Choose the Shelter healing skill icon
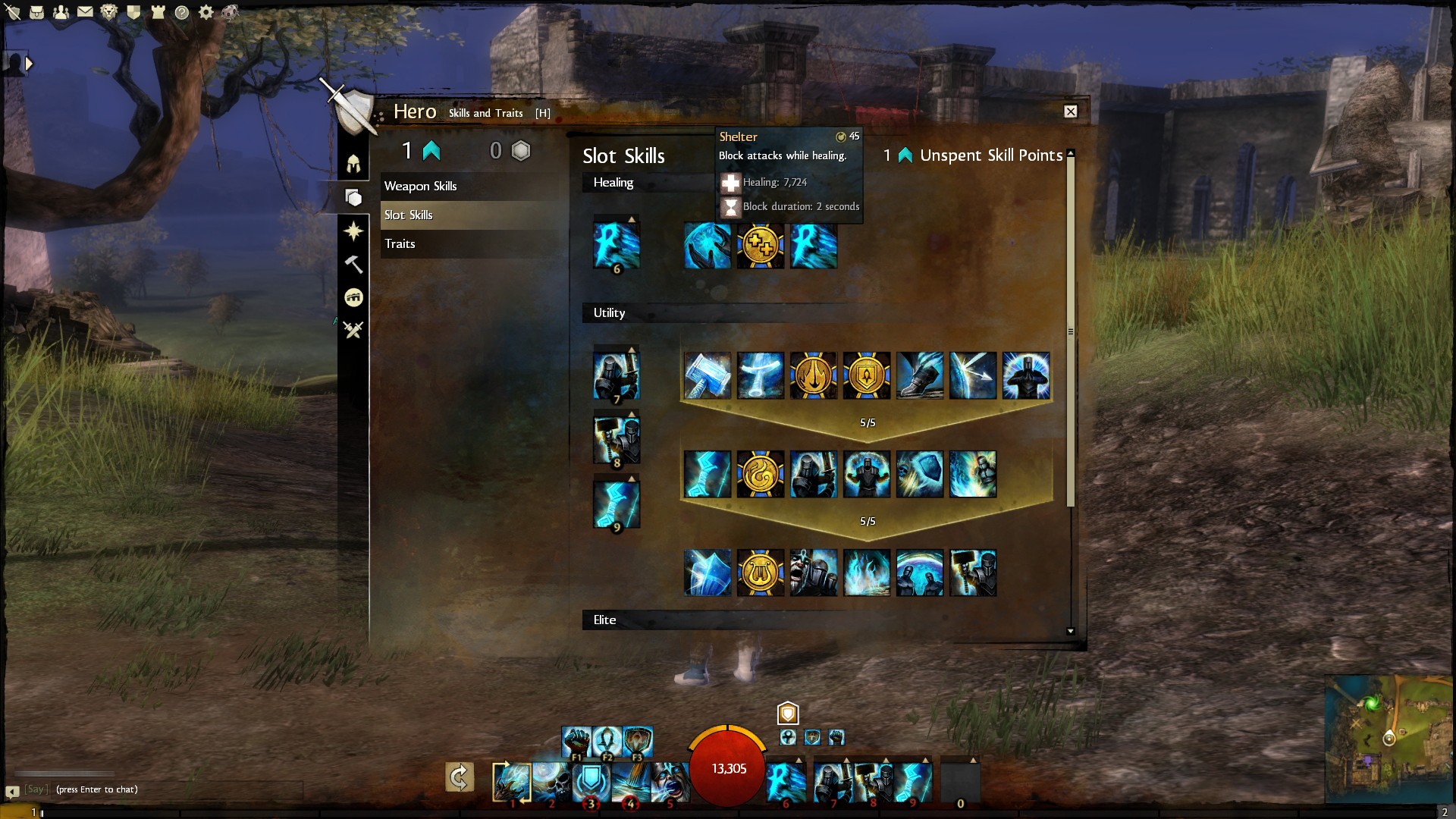1456x819 pixels. (x=707, y=246)
